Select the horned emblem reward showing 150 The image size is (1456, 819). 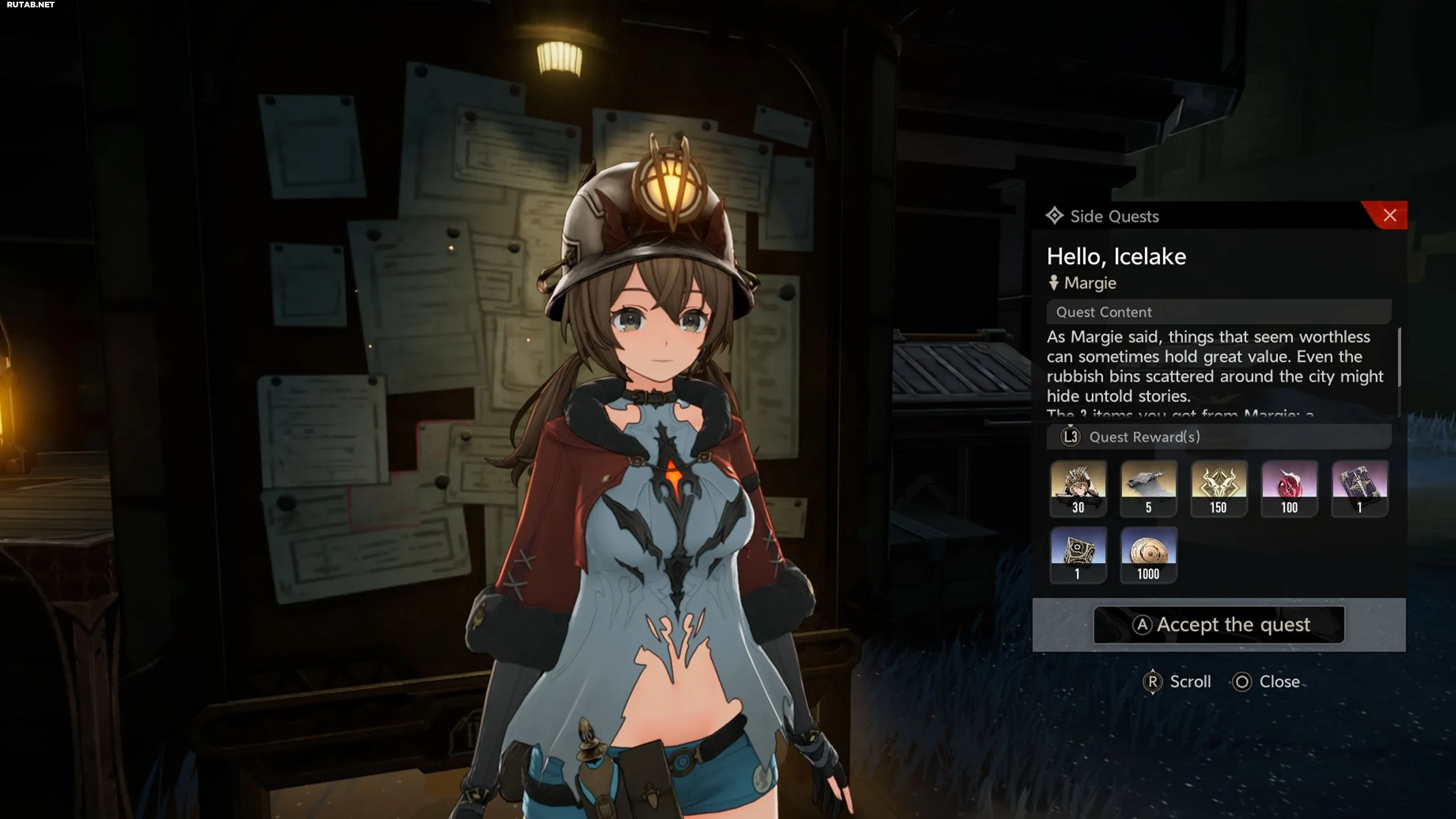(1219, 488)
